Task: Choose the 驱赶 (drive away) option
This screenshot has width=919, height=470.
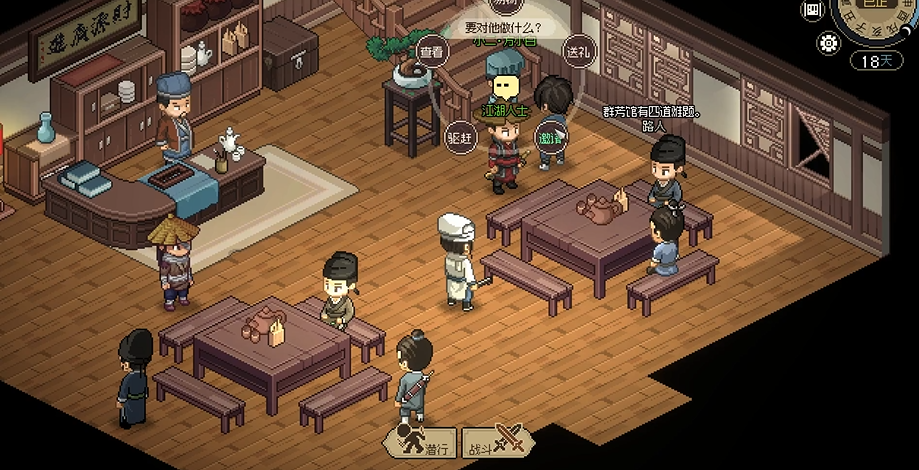Action: (460, 137)
